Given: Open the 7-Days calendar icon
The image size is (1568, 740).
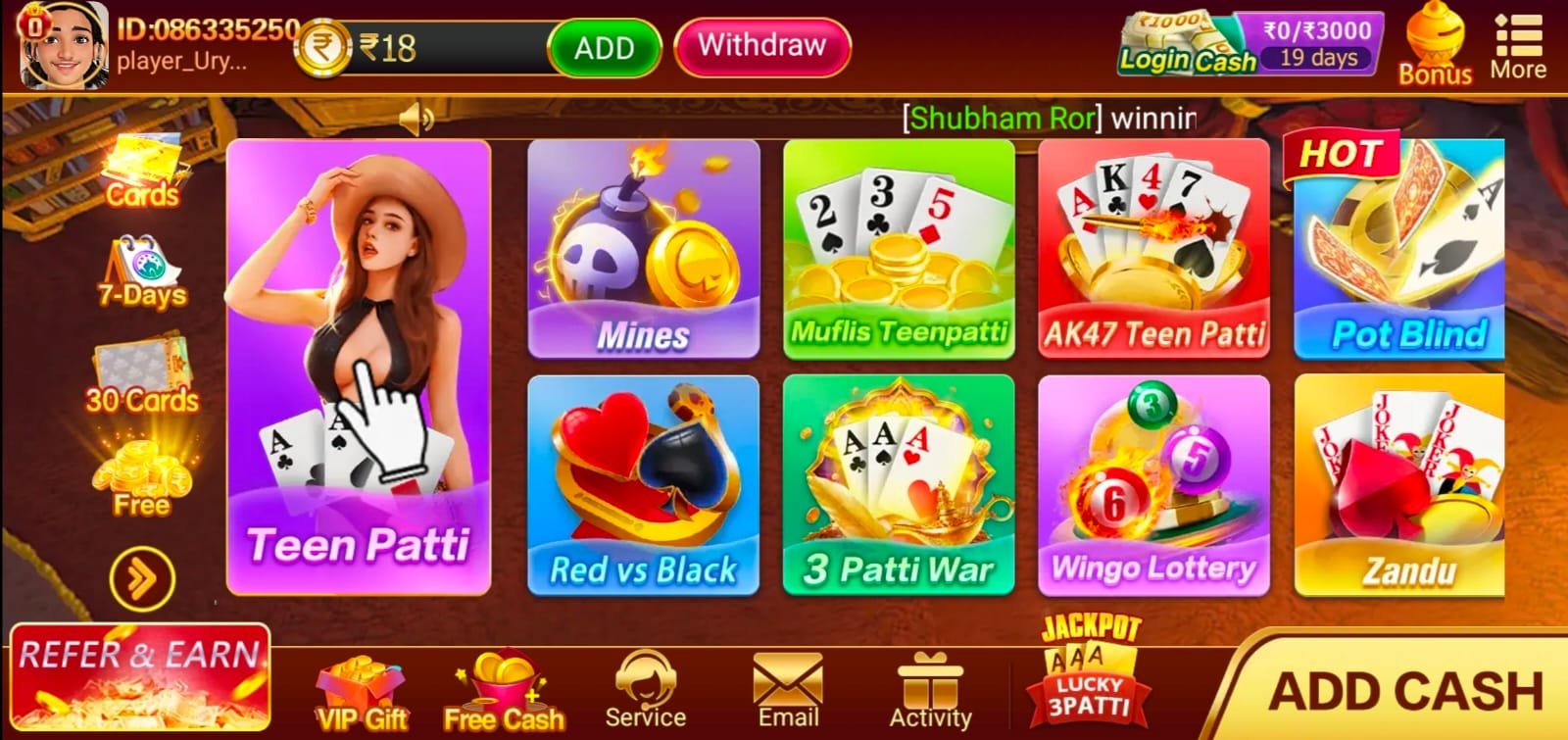Looking at the screenshot, I should pyautogui.click(x=143, y=265).
